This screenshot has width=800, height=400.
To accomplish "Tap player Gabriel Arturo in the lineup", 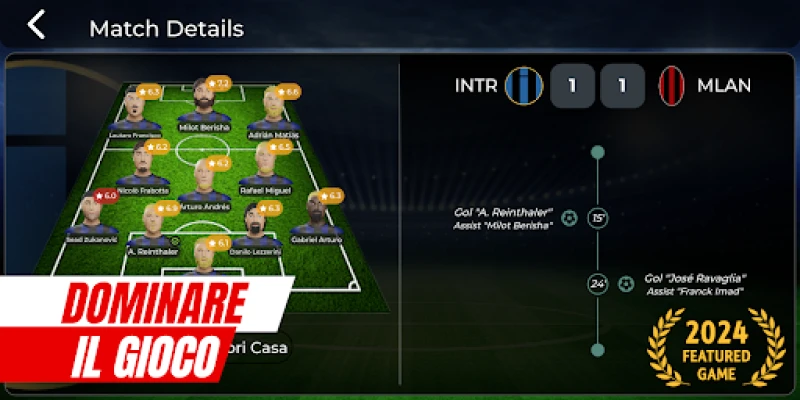I will (x=317, y=217).
